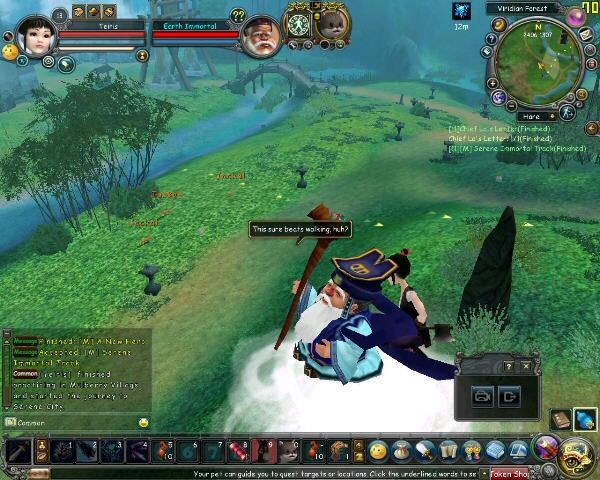This screenshot has width=600, height=480.
Task: Open the cat pet portrait
Action: coord(331,22)
